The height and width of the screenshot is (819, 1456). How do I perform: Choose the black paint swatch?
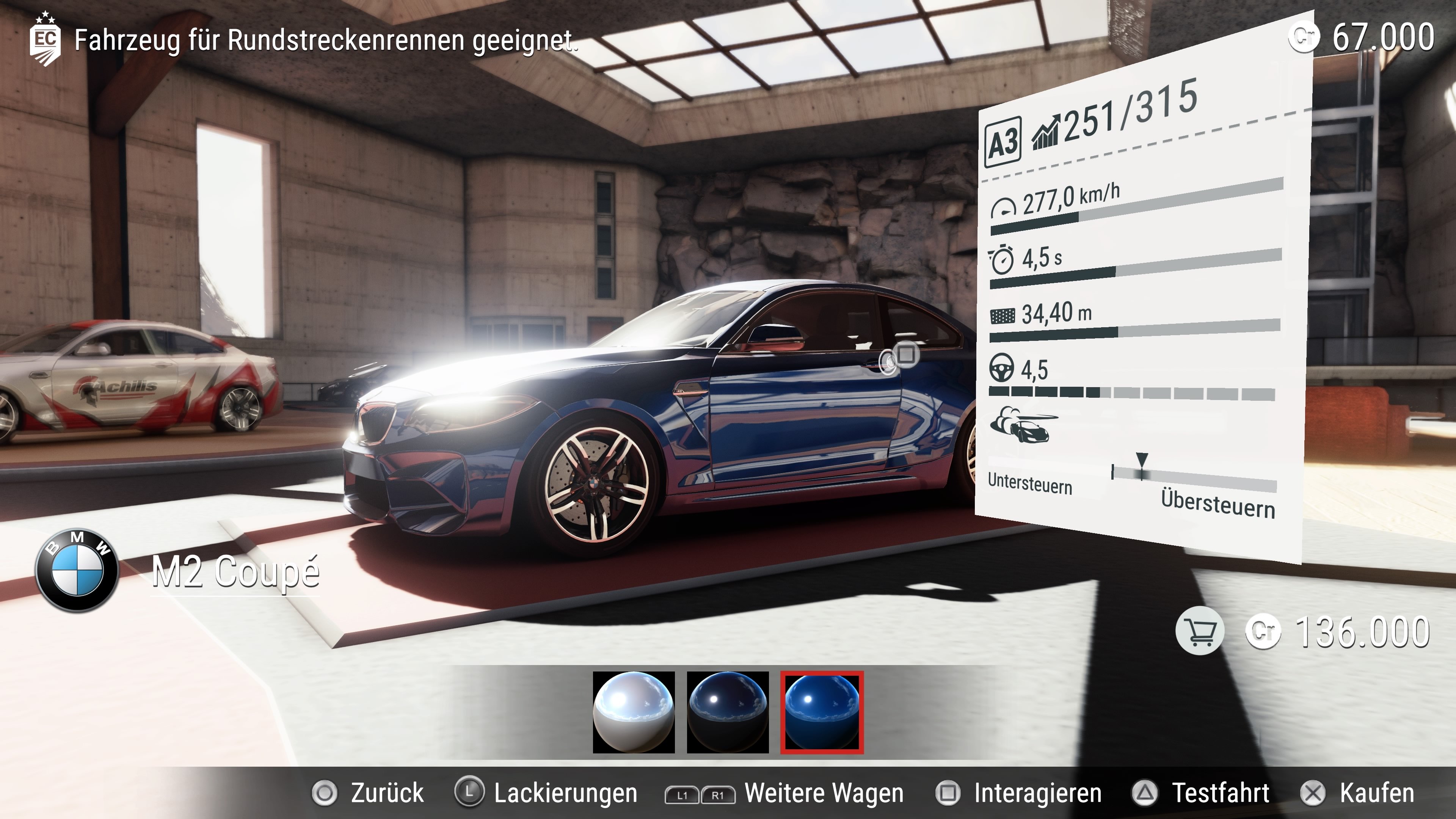click(x=728, y=712)
